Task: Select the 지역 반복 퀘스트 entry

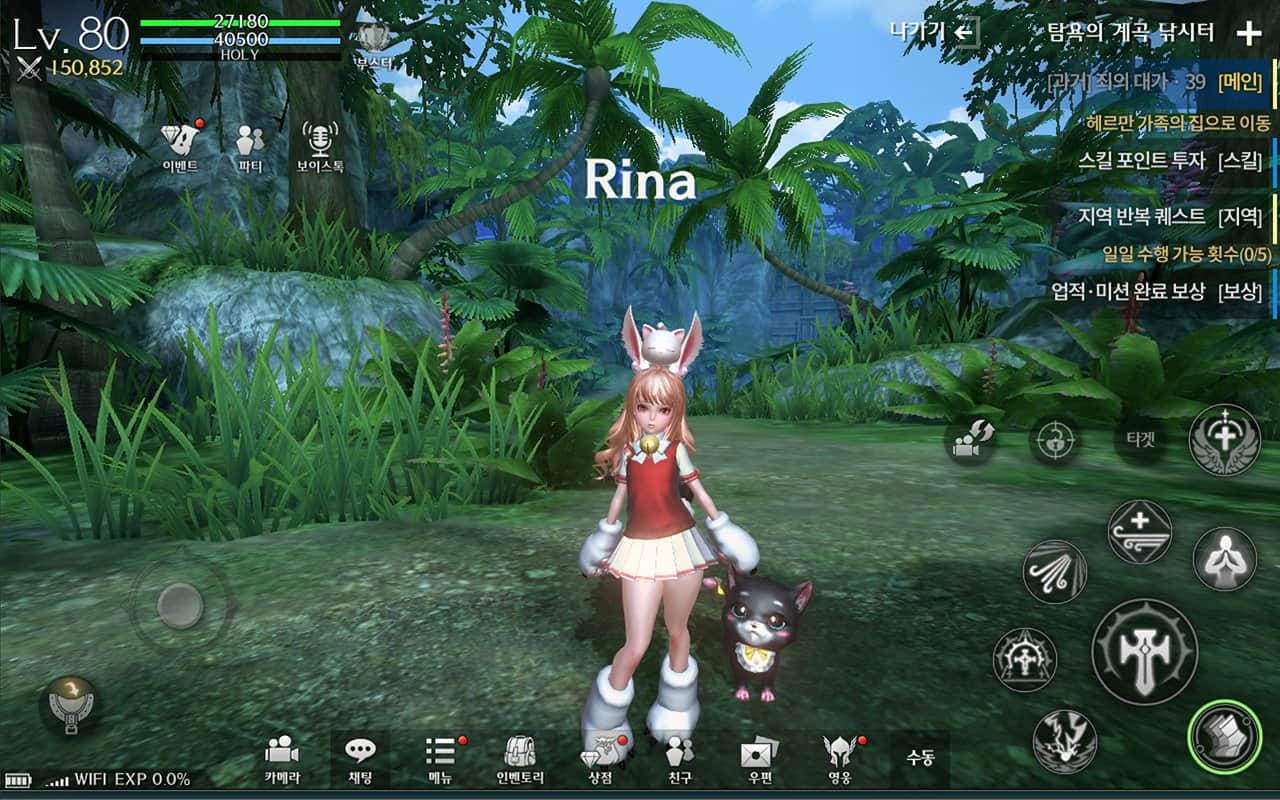Action: pos(1170,216)
